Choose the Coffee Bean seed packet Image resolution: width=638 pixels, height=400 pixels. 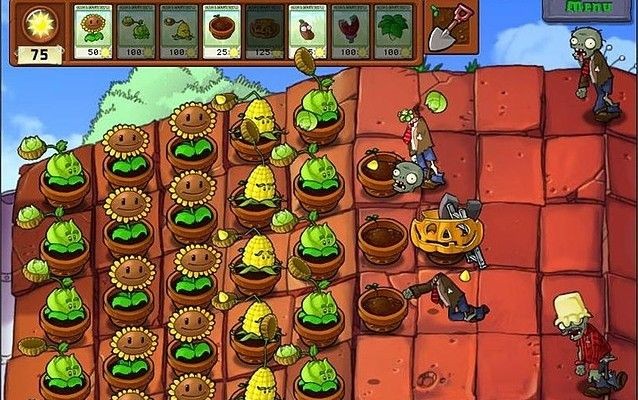click(308, 32)
